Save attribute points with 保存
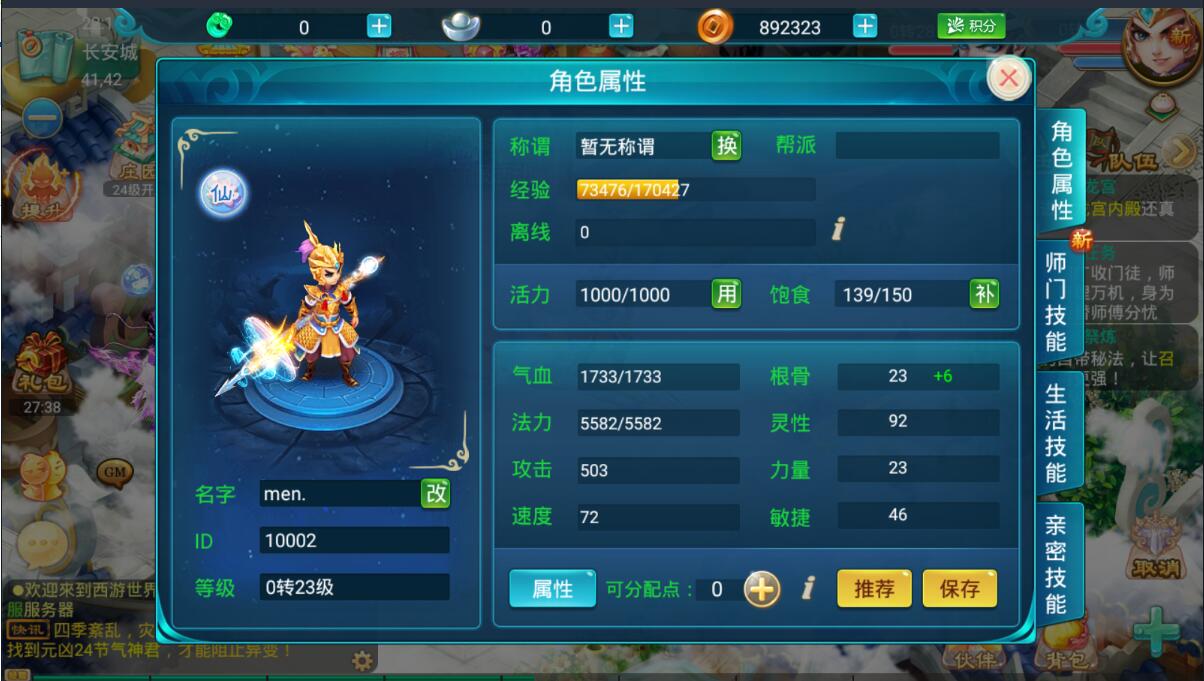Viewport: 1204px width, 681px height. (x=960, y=589)
